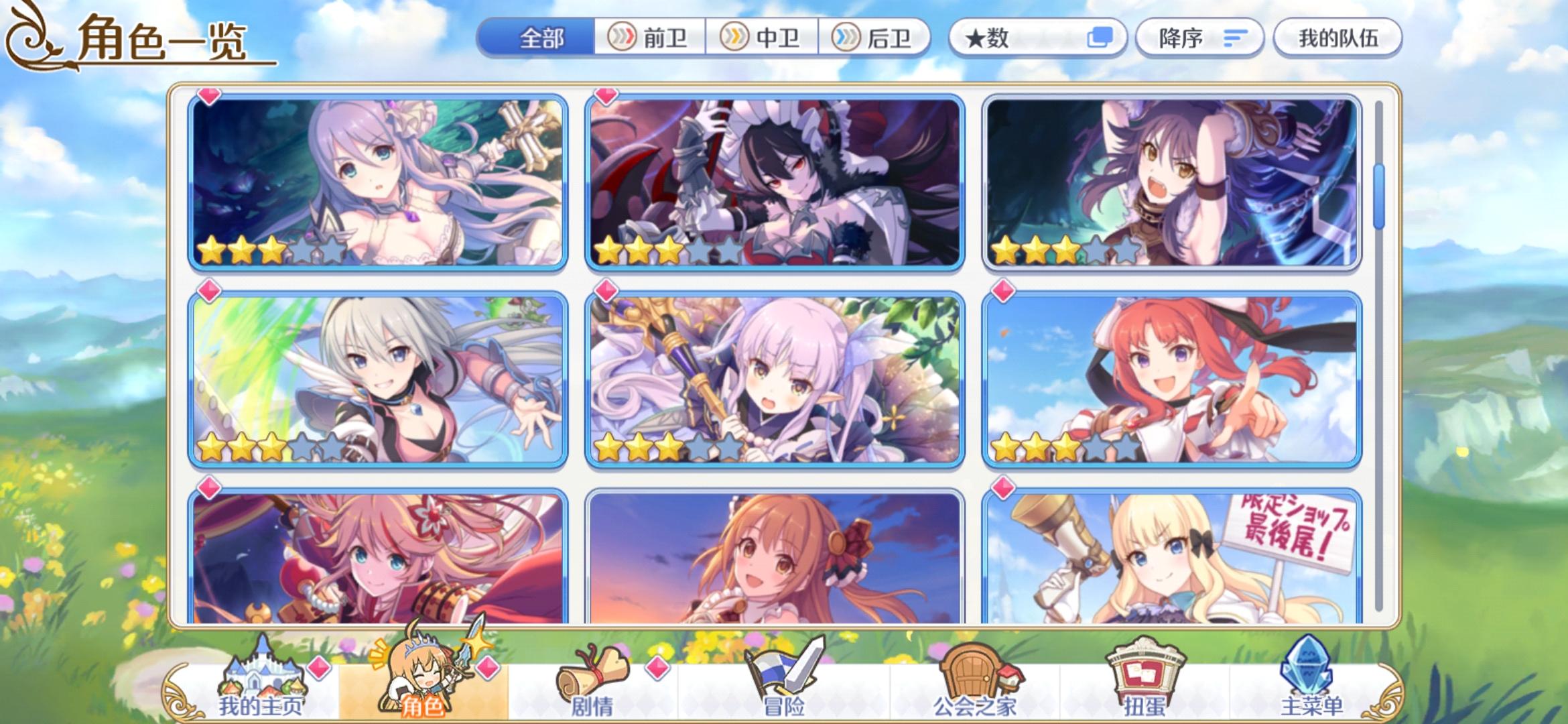Open the 降序 sort order control
Image resolution: width=1568 pixels, height=724 pixels.
[1201, 38]
